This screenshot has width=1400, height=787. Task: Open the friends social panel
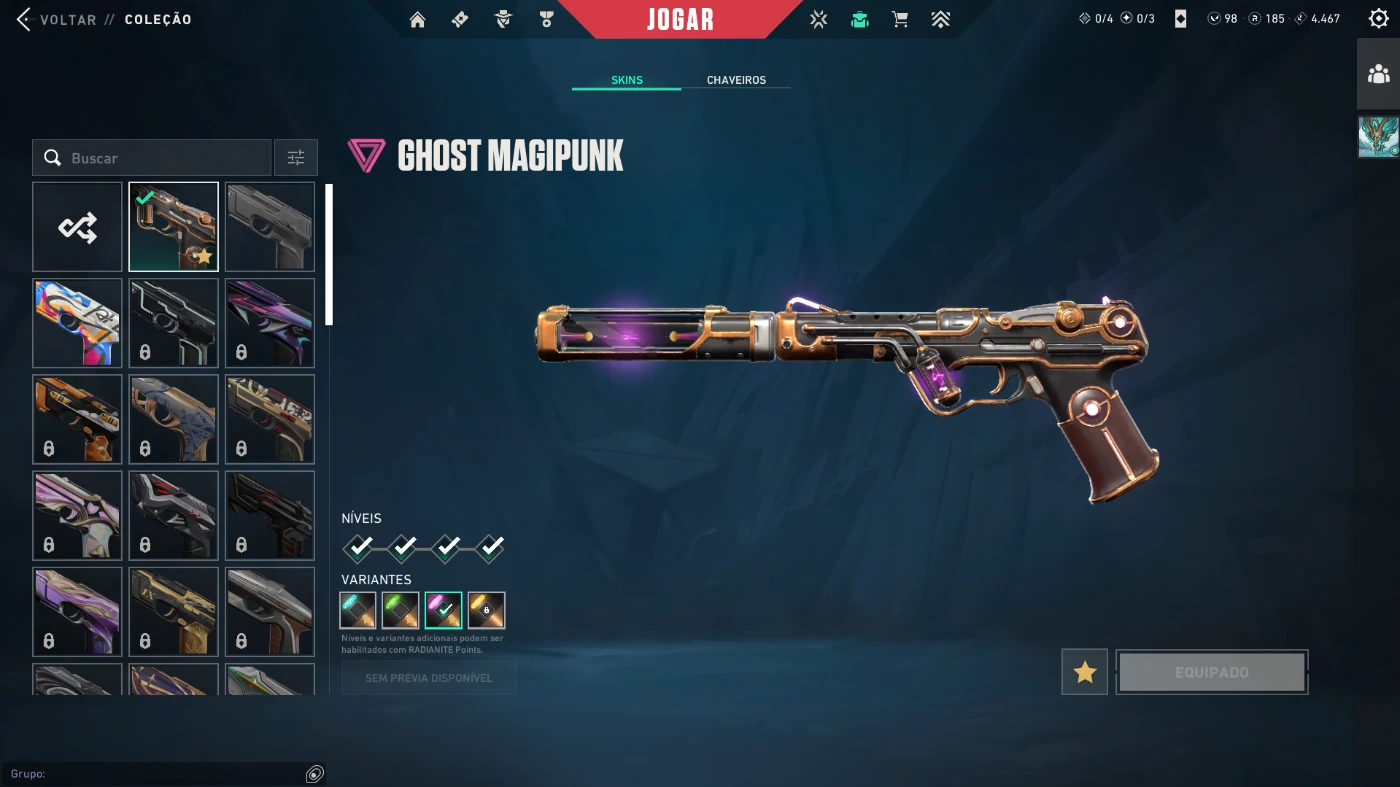pos(1378,74)
